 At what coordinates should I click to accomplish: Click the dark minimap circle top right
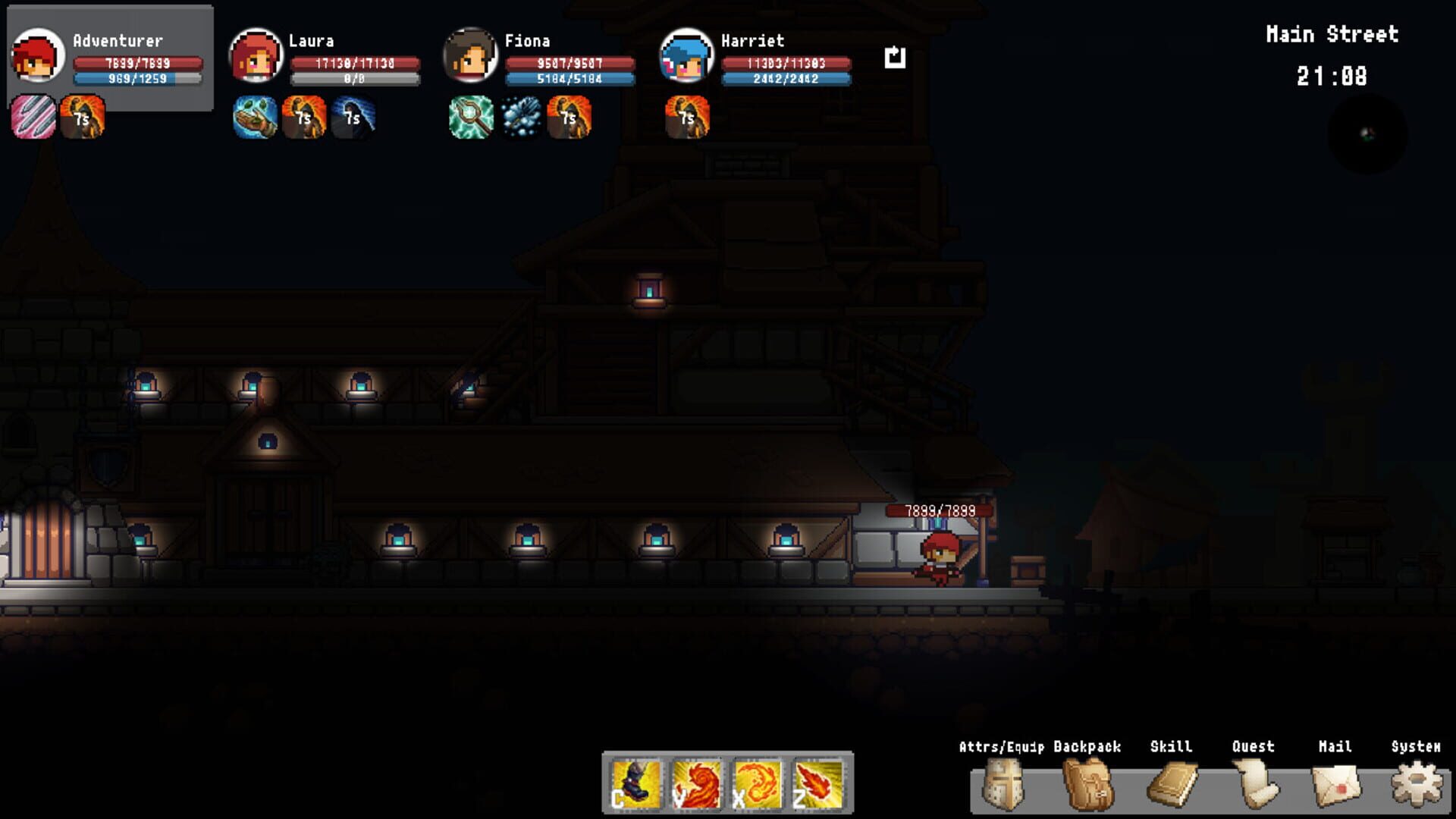coord(1367,133)
